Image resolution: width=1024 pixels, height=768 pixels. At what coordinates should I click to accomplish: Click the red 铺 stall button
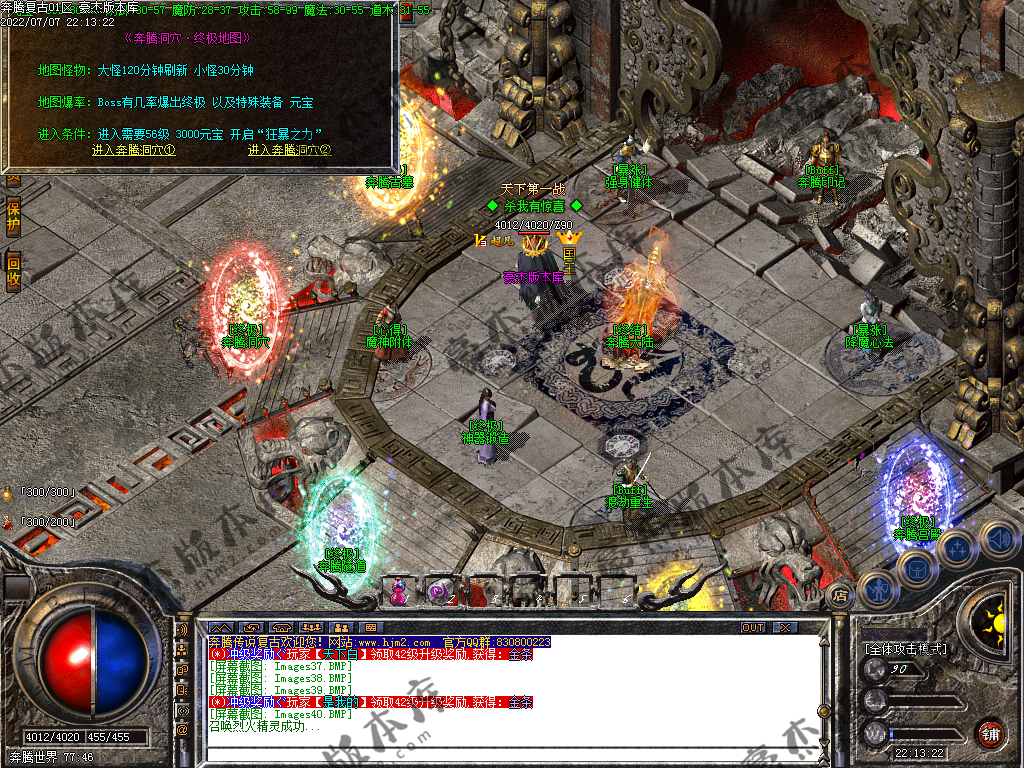point(990,734)
